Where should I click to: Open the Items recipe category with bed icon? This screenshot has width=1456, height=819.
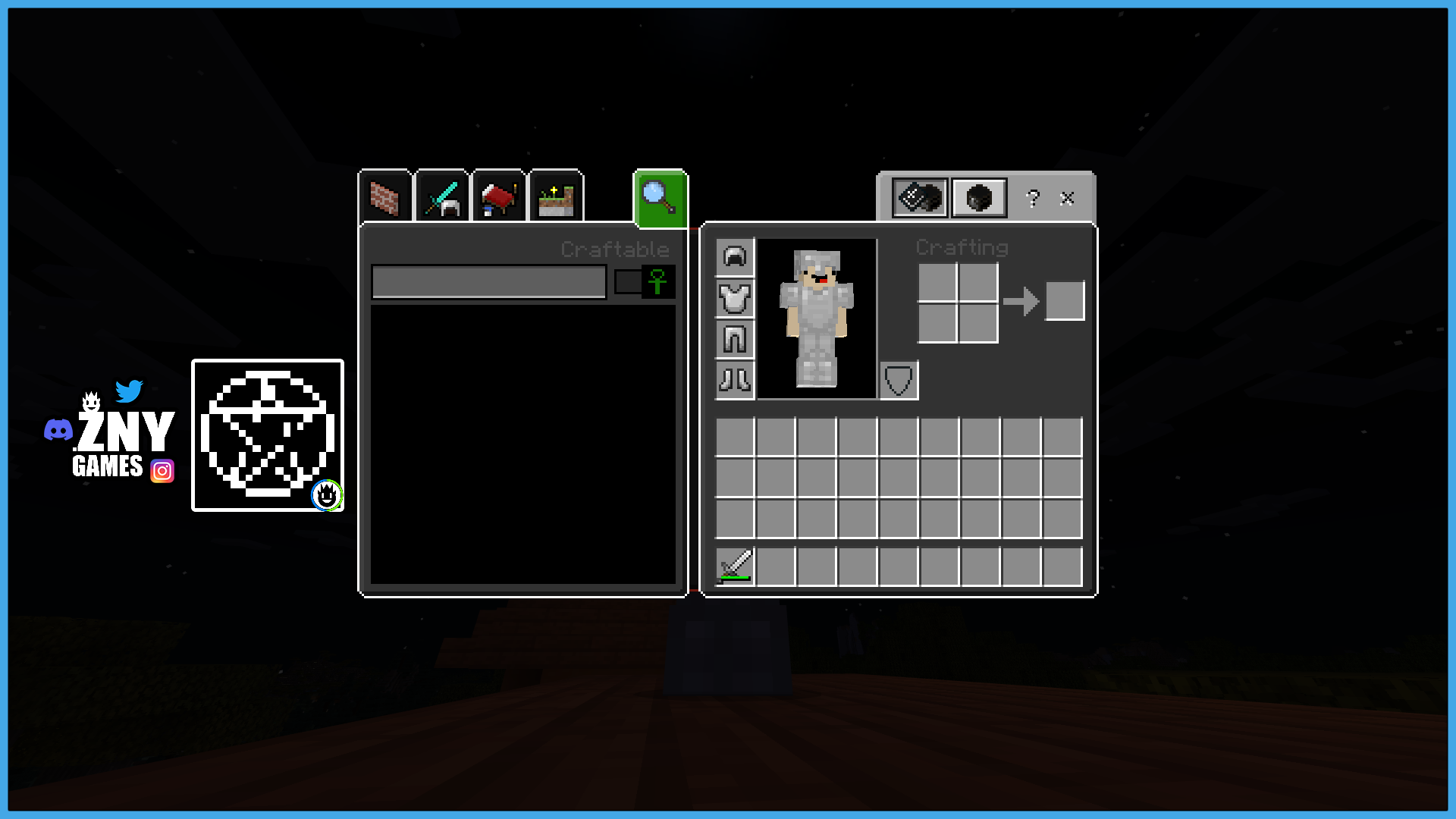[499, 198]
